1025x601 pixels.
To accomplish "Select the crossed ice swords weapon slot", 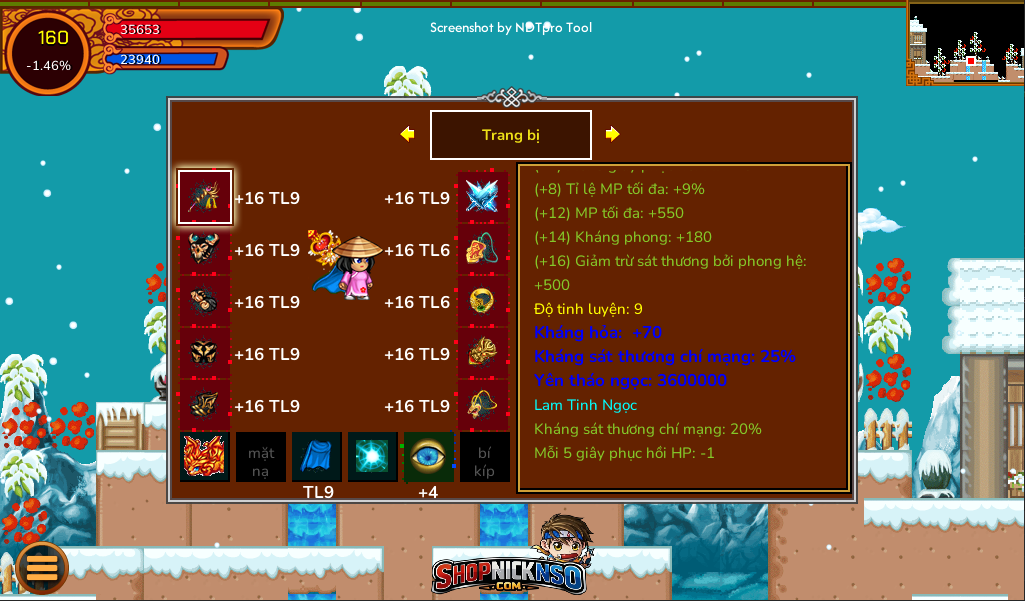I will click(x=482, y=197).
